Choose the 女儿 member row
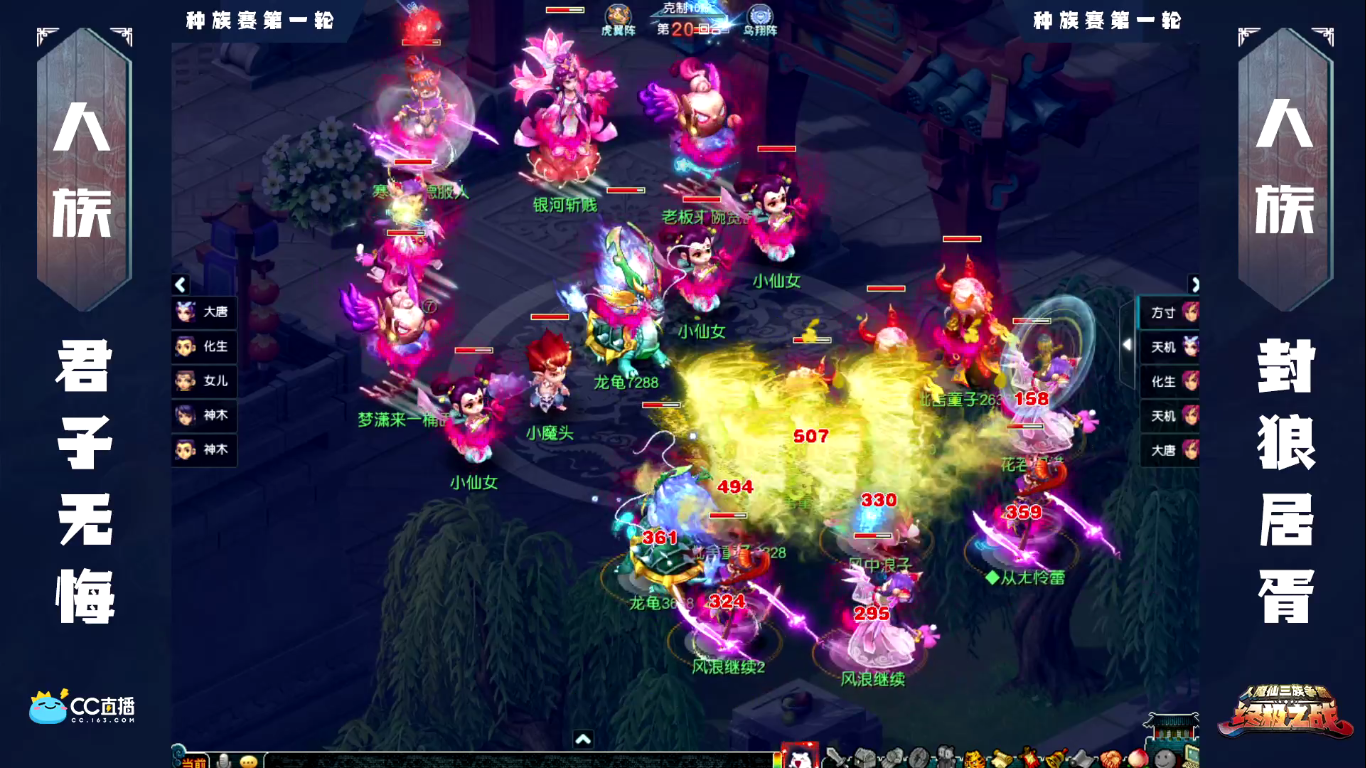The width and height of the screenshot is (1366, 768). click(205, 381)
